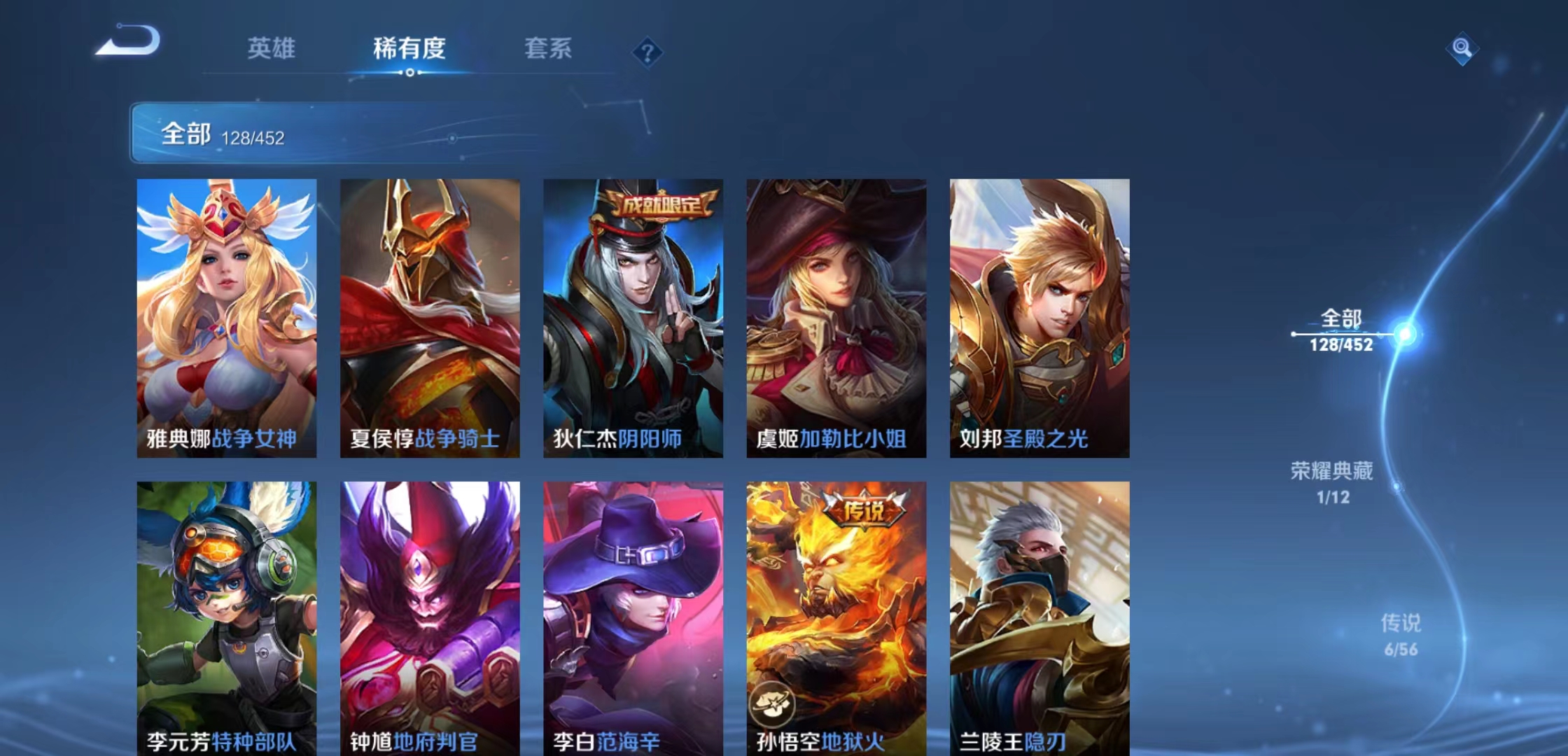The height and width of the screenshot is (756, 1568).
Task: Switch to the 英雄 tab
Action: (271, 49)
